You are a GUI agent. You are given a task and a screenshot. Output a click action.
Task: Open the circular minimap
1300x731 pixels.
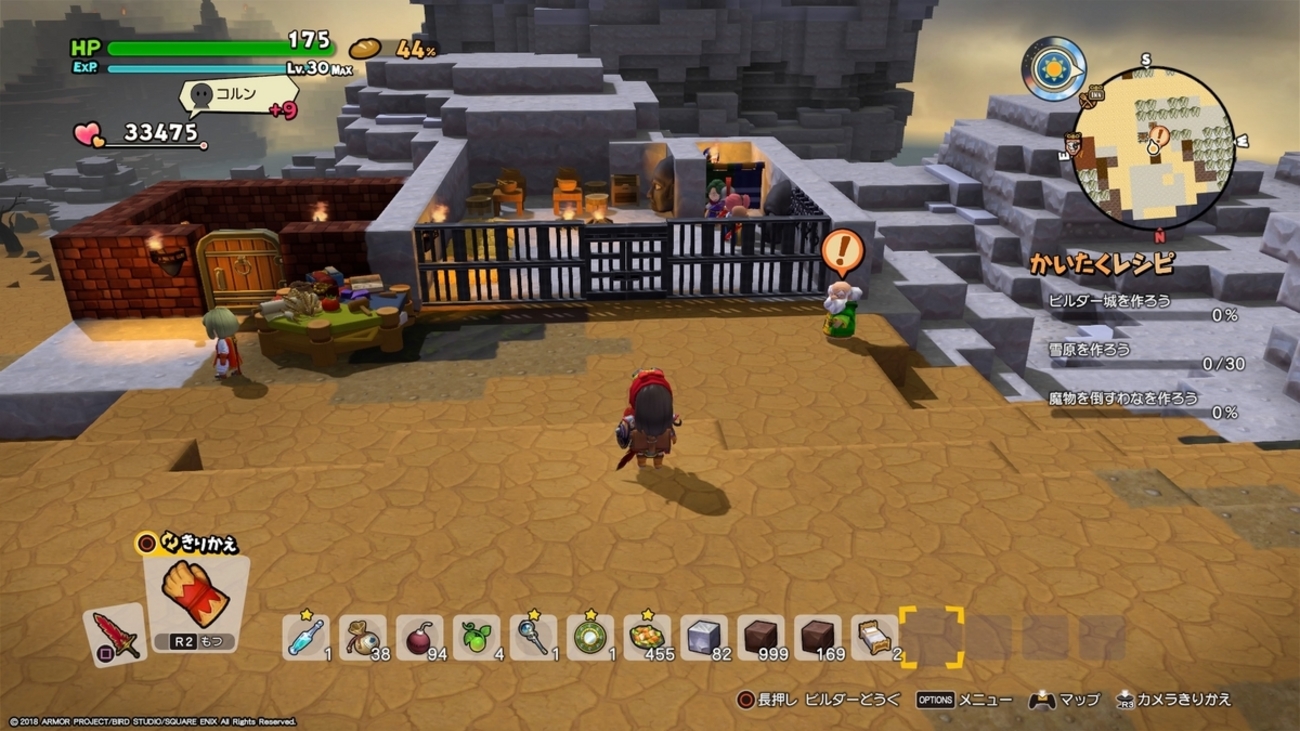point(1152,148)
